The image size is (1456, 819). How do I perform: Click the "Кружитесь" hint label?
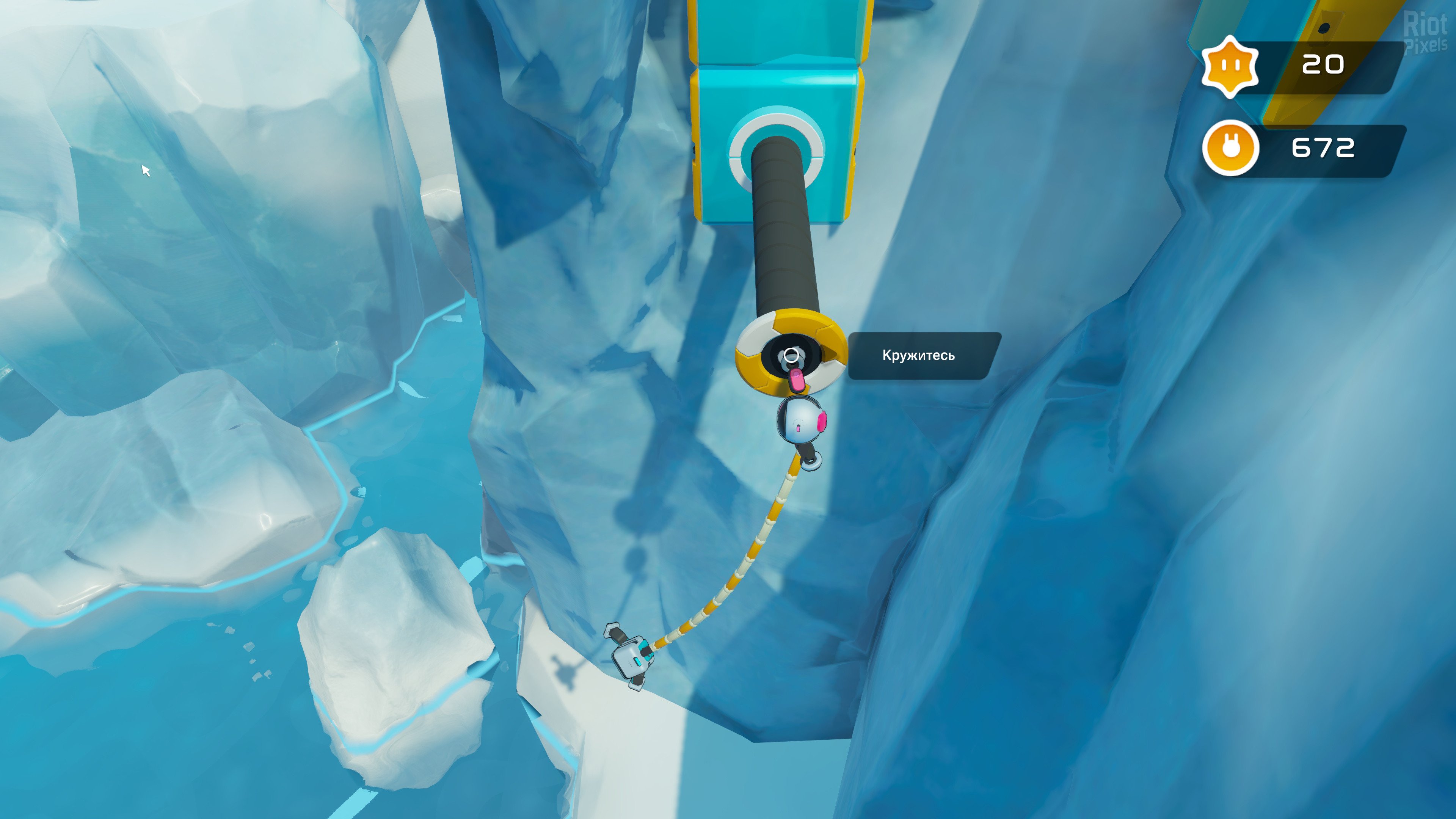pyautogui.click(x=919, y=356)
